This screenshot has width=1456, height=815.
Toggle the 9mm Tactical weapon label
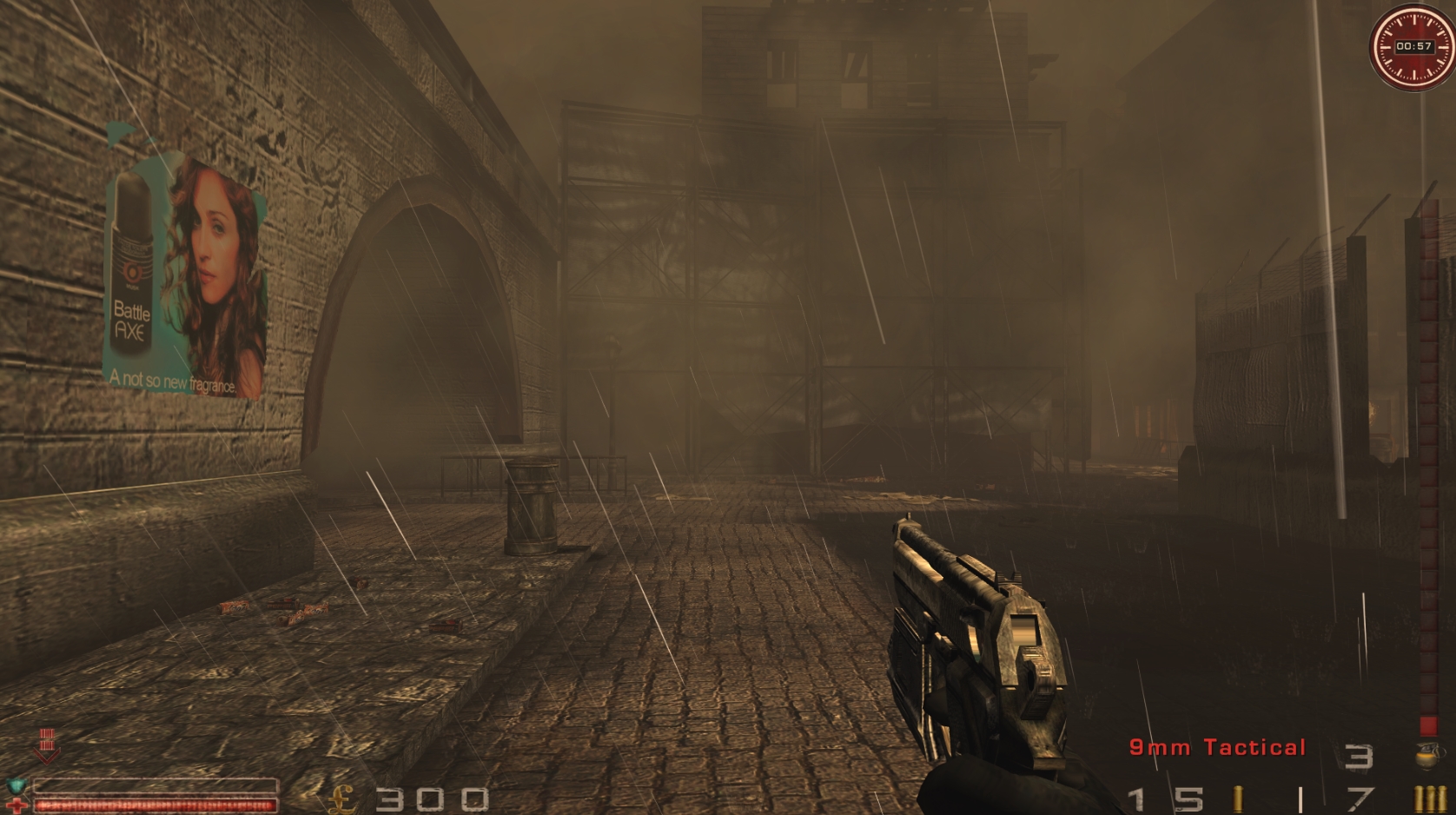tap(1217, 745)
